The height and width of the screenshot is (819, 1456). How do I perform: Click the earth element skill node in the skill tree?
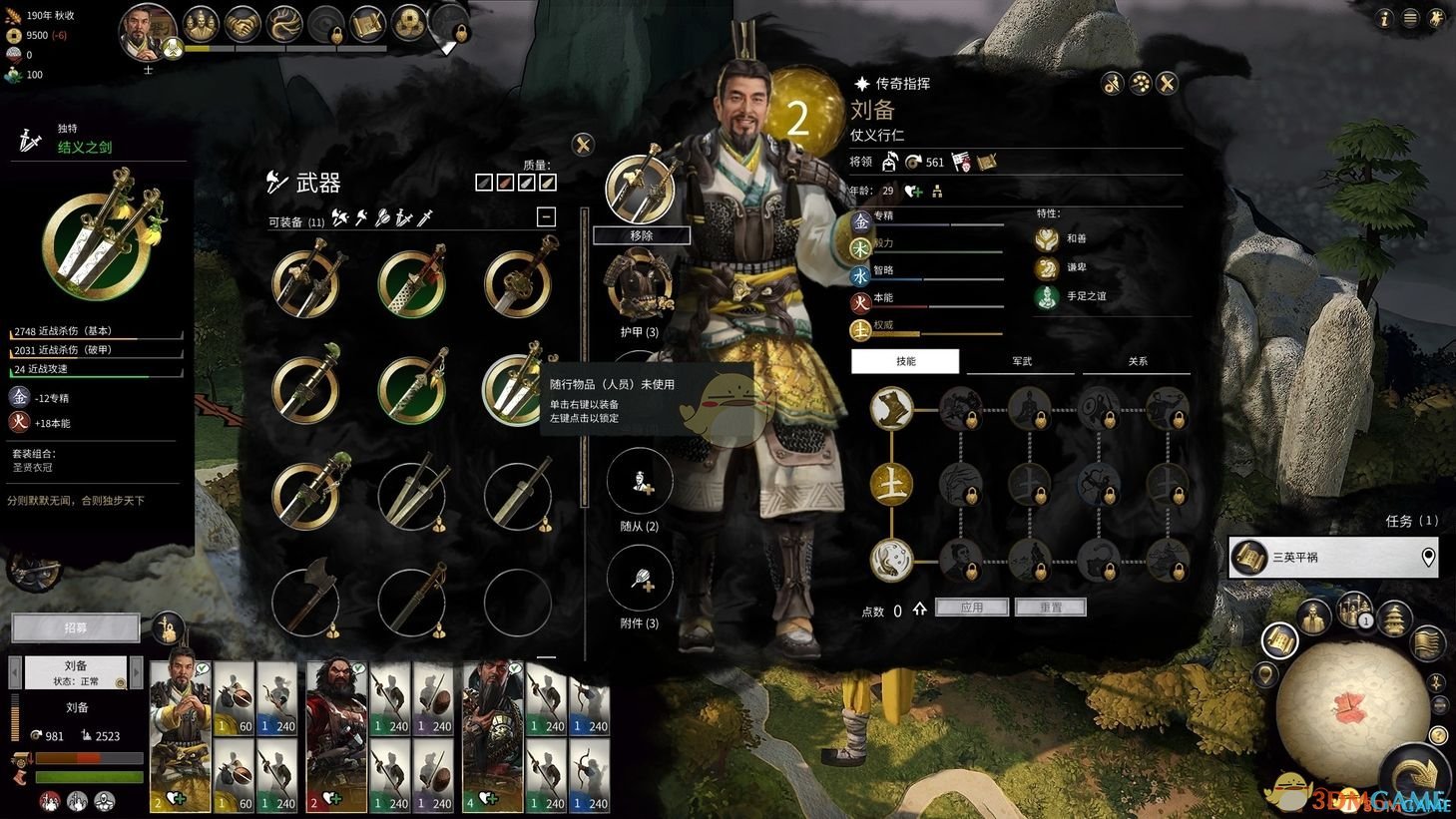891,483
